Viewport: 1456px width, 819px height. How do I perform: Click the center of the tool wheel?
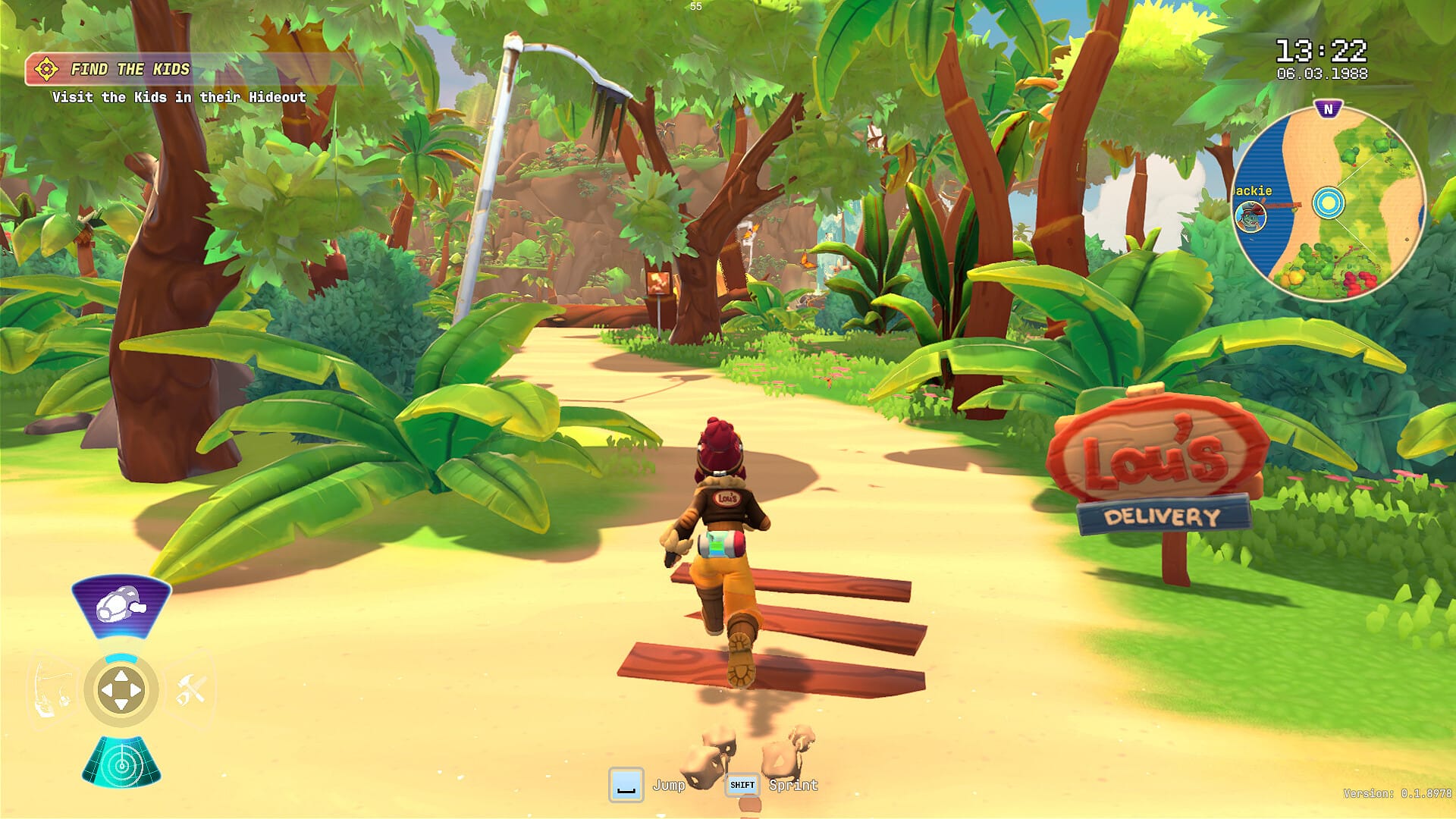[121, 691]
